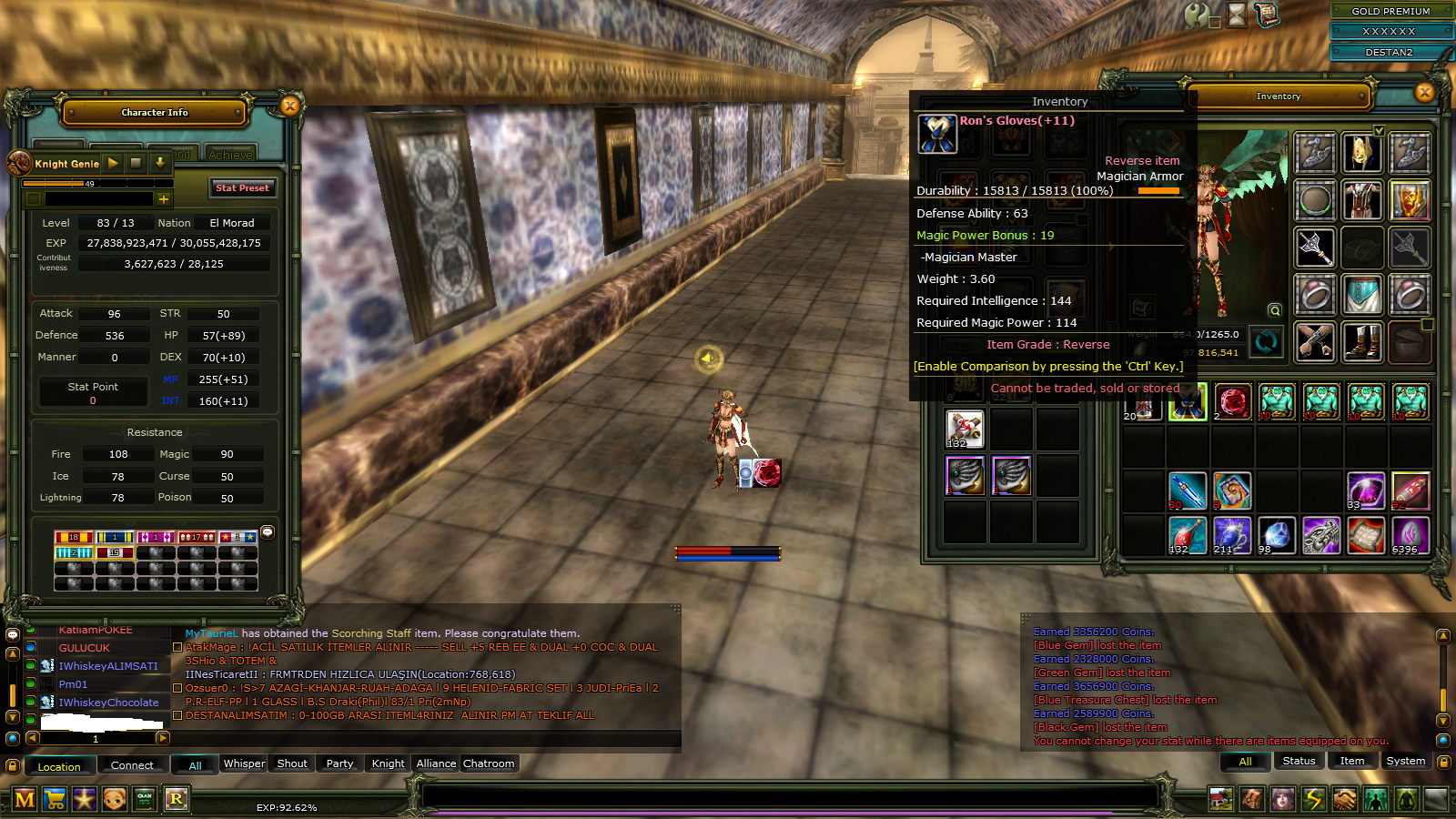Select the house teleport icon on the hotbar
Screen dimensions: 1456x819
click(x=1221, y=799)
